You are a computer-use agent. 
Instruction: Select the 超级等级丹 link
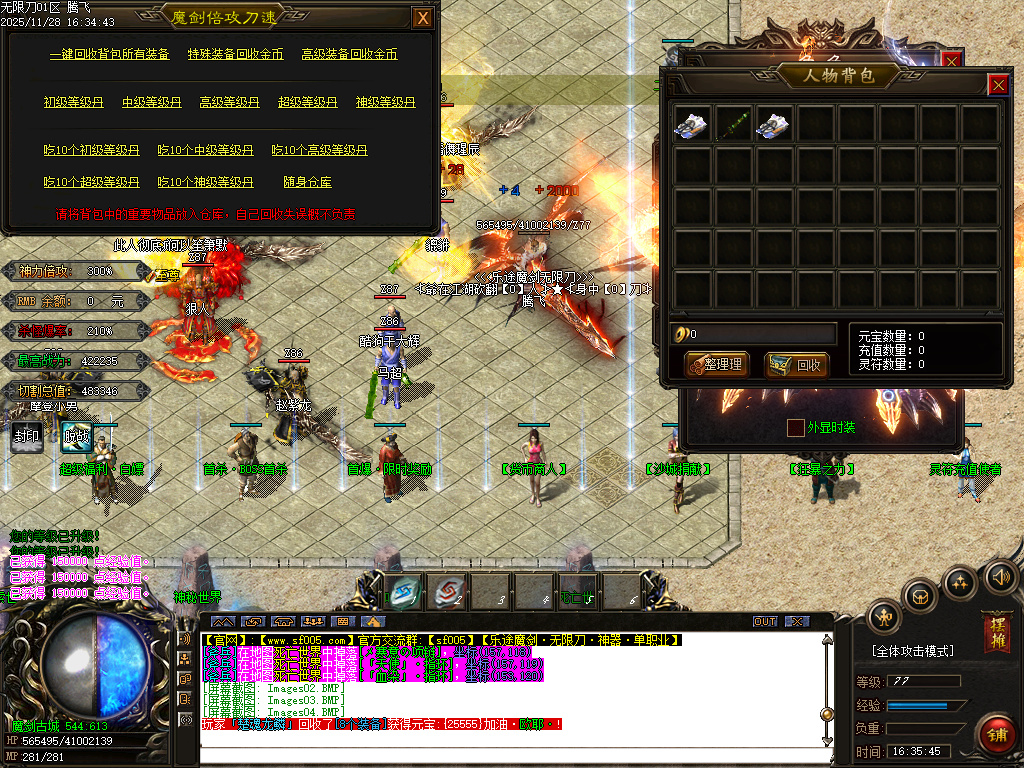(x=307, y=102)
